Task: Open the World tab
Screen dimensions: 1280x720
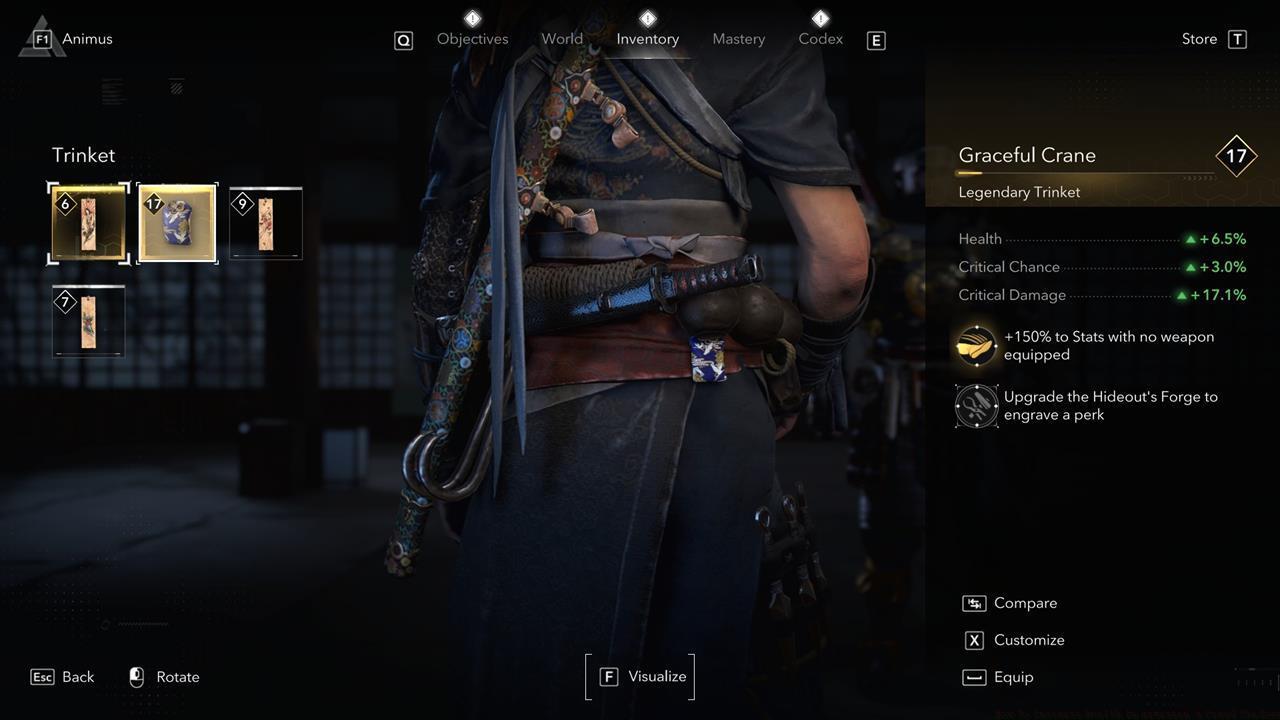Action: (562, 38)
